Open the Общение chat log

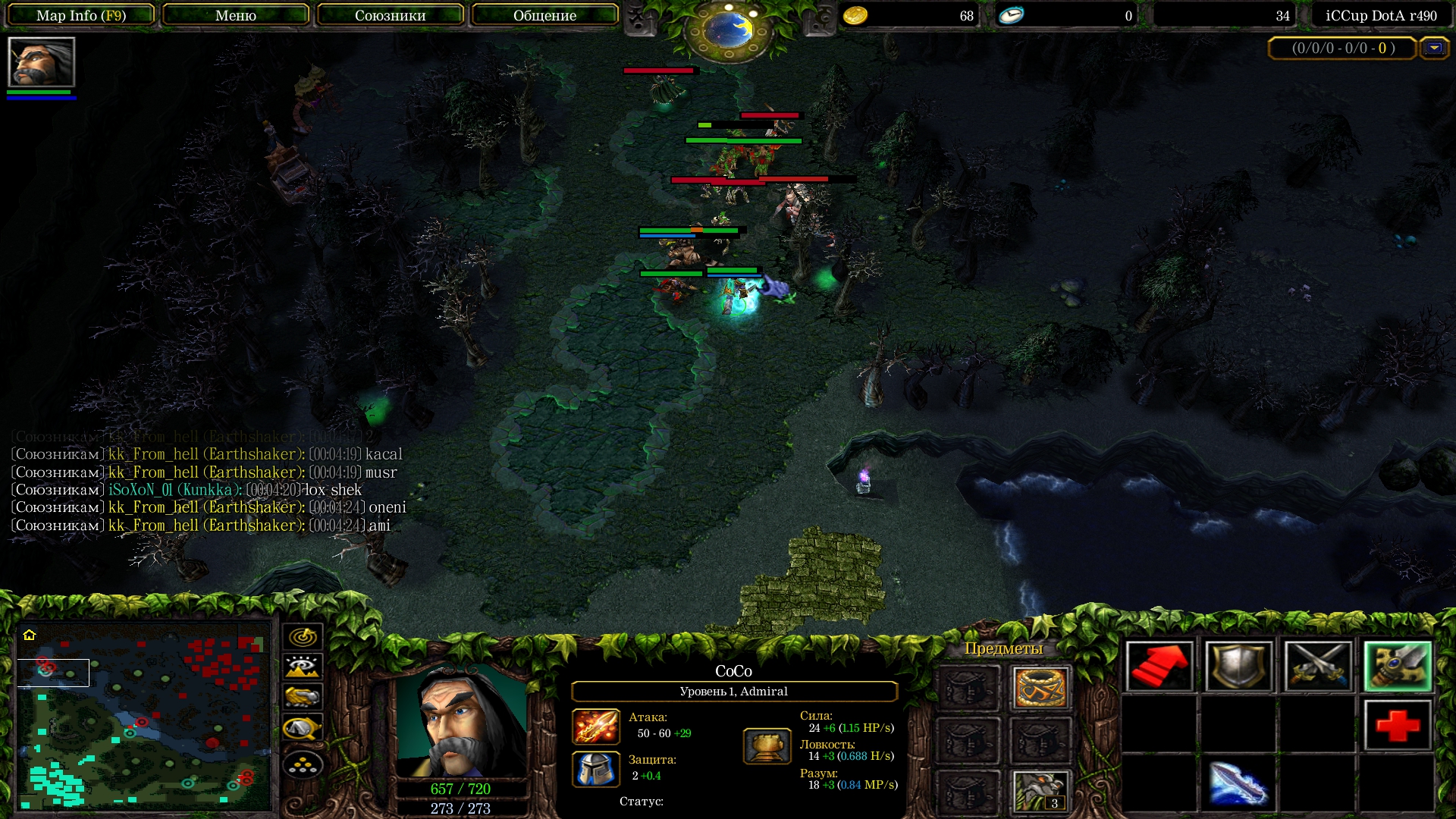click(544, 15)
